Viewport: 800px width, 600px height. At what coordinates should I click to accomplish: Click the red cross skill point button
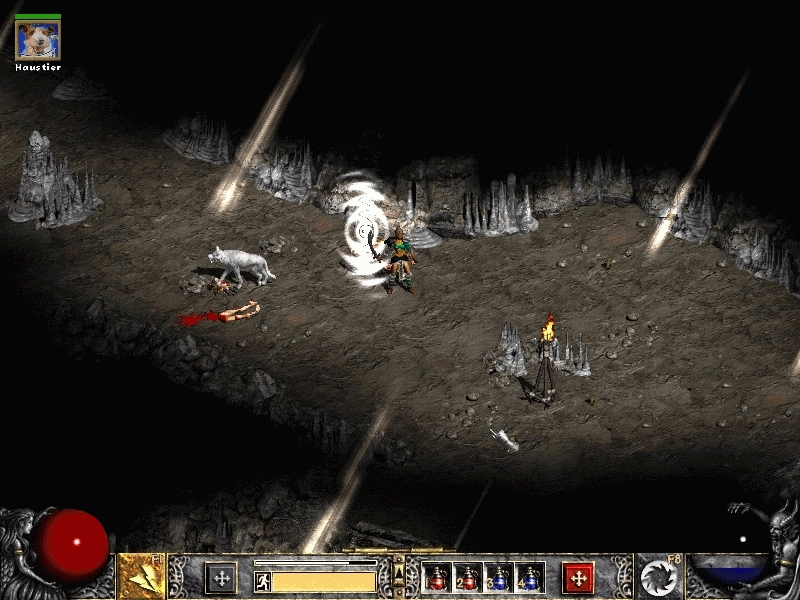coord(578,578)
